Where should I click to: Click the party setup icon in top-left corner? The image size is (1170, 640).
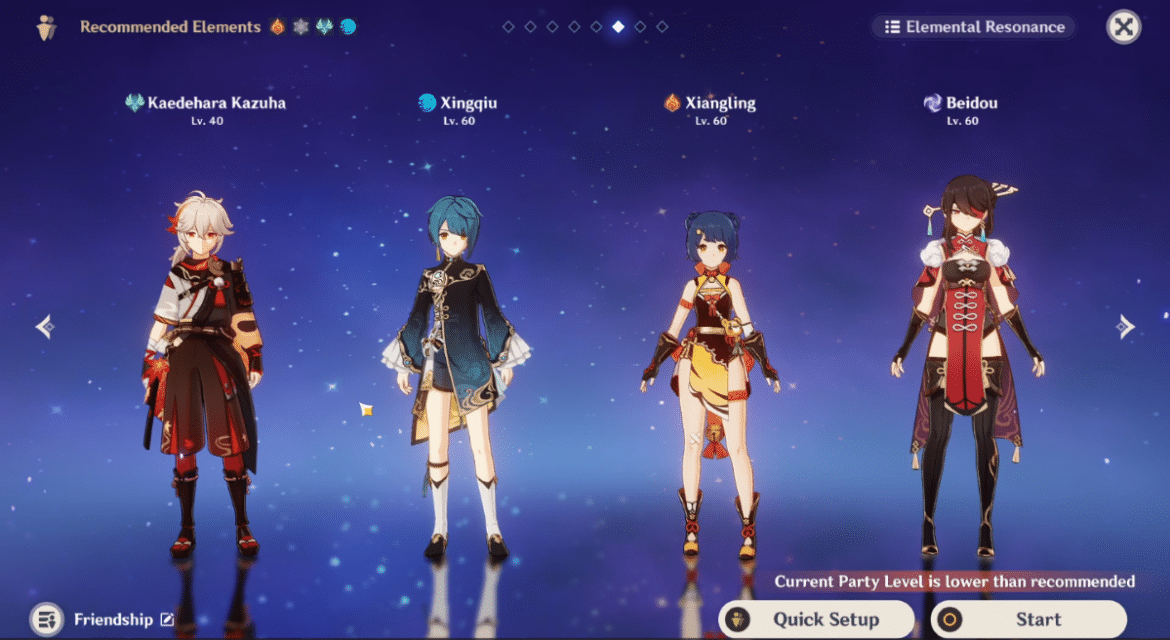coord(46,28)
